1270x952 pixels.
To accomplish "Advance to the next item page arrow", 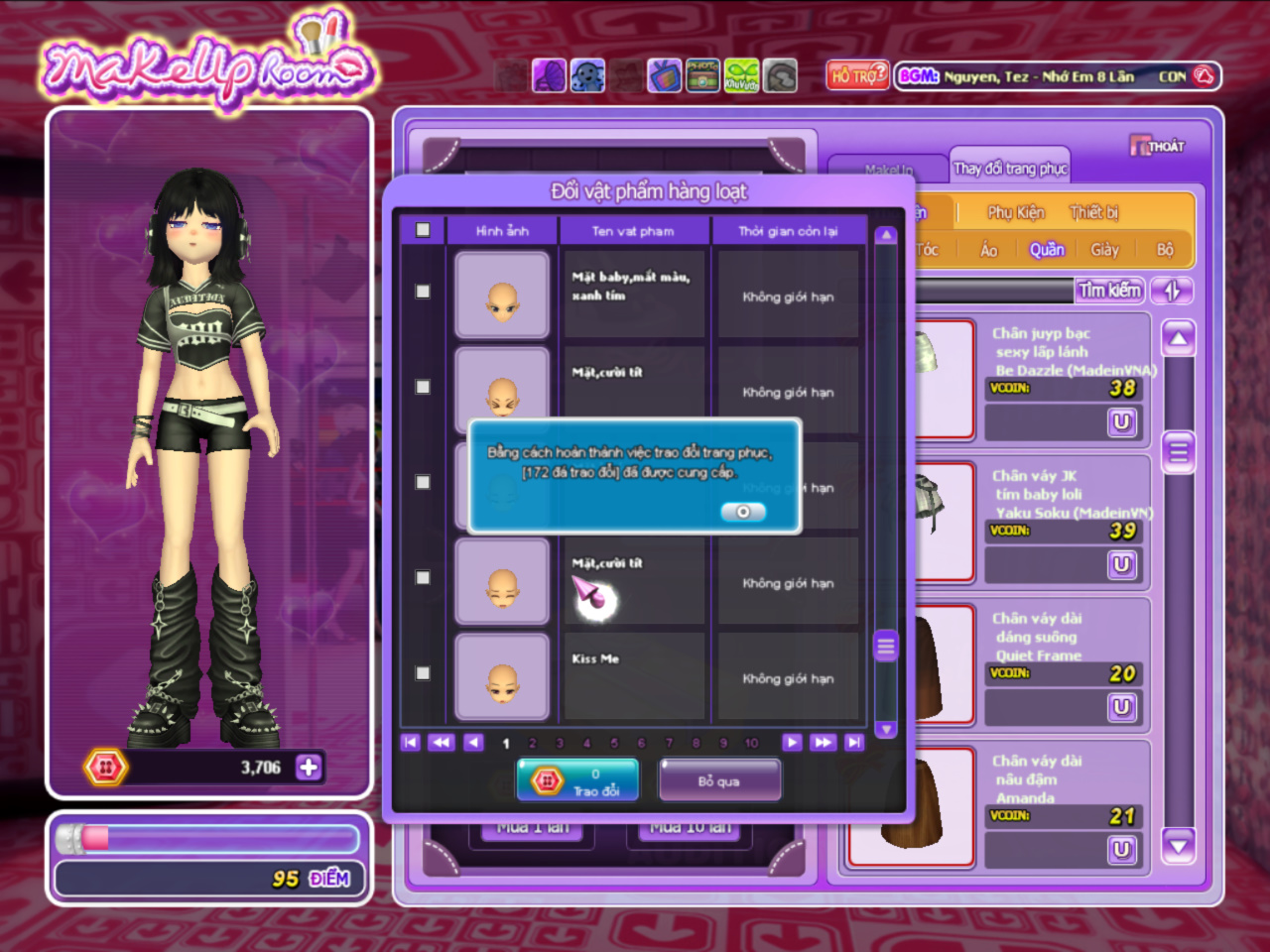I will [x=791, y=742].
